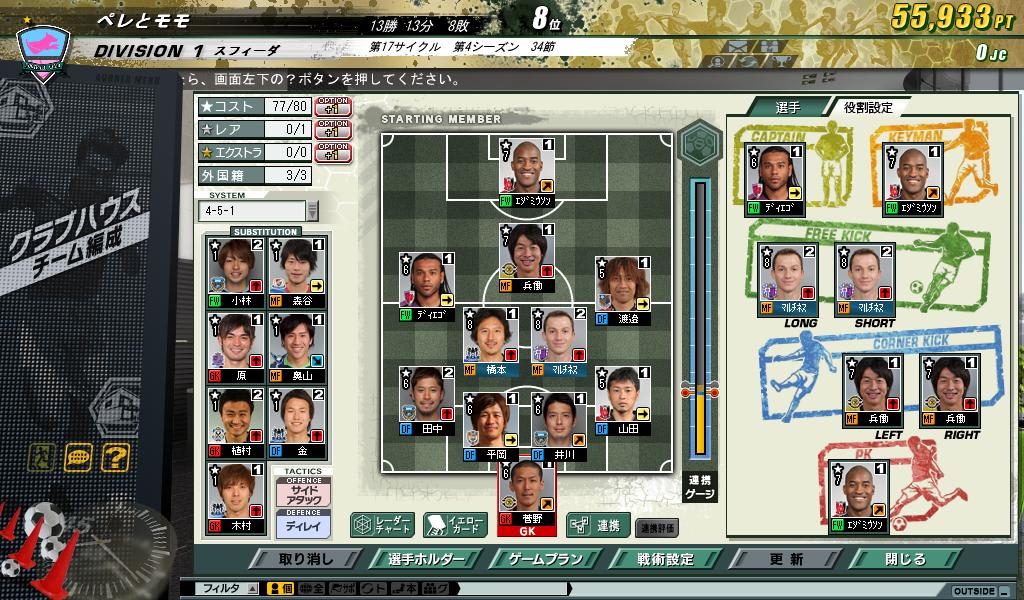The height and width of the screenshot is (600, 1024).
Task: Select the captain ディエゴ card
Action: 776,180
